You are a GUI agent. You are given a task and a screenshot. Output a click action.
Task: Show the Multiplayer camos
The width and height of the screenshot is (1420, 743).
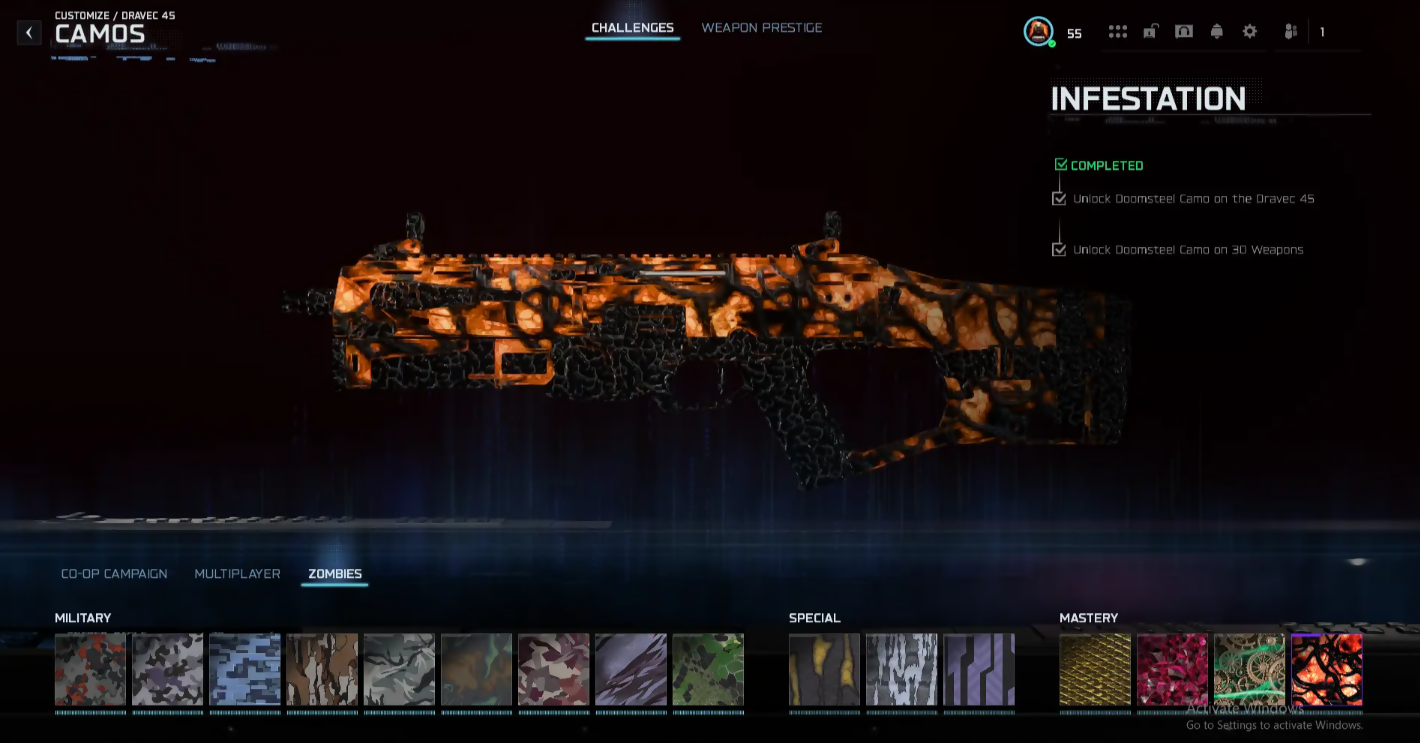click(237, 574)
